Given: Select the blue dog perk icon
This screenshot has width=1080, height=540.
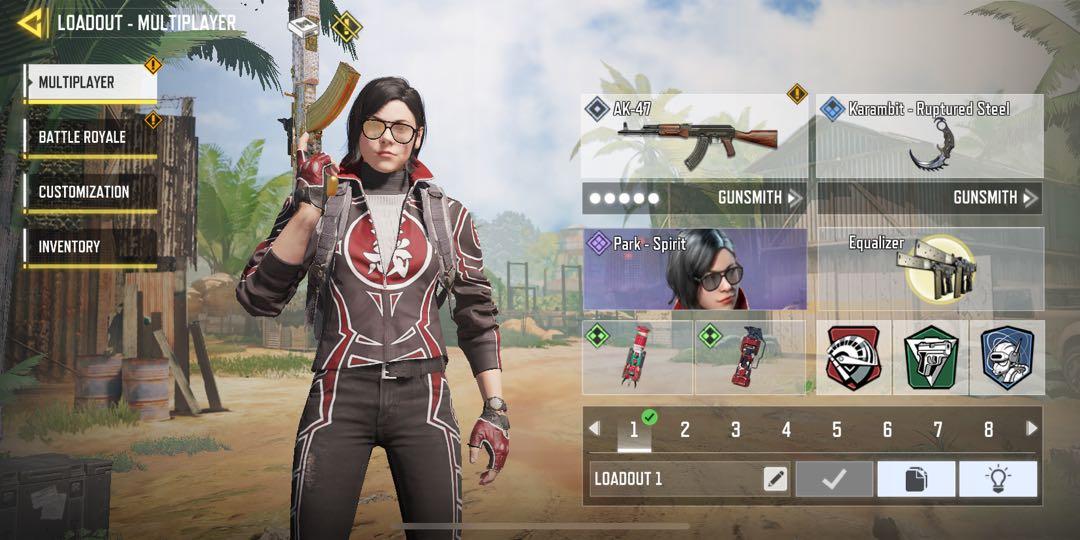Looking at the screenshot, I should [1006, 357].
